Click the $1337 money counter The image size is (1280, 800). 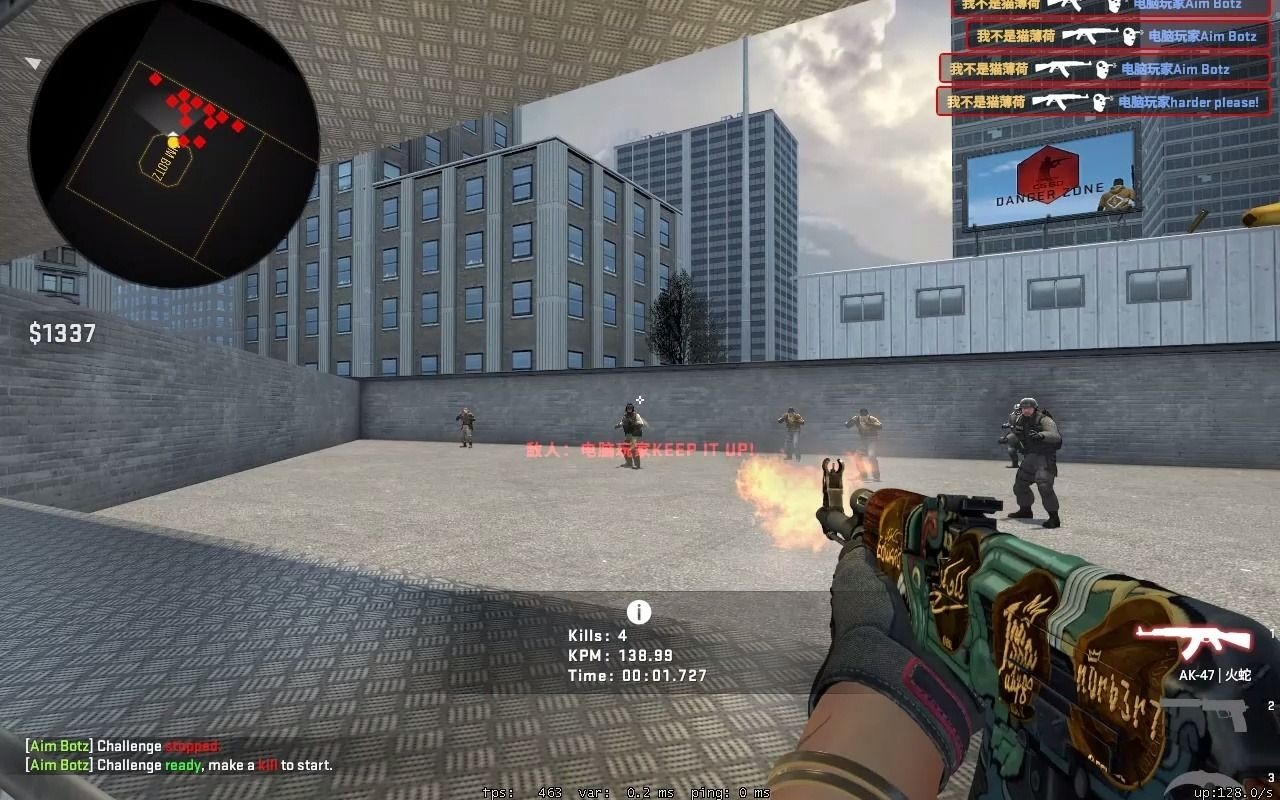(x=63, y=334)
